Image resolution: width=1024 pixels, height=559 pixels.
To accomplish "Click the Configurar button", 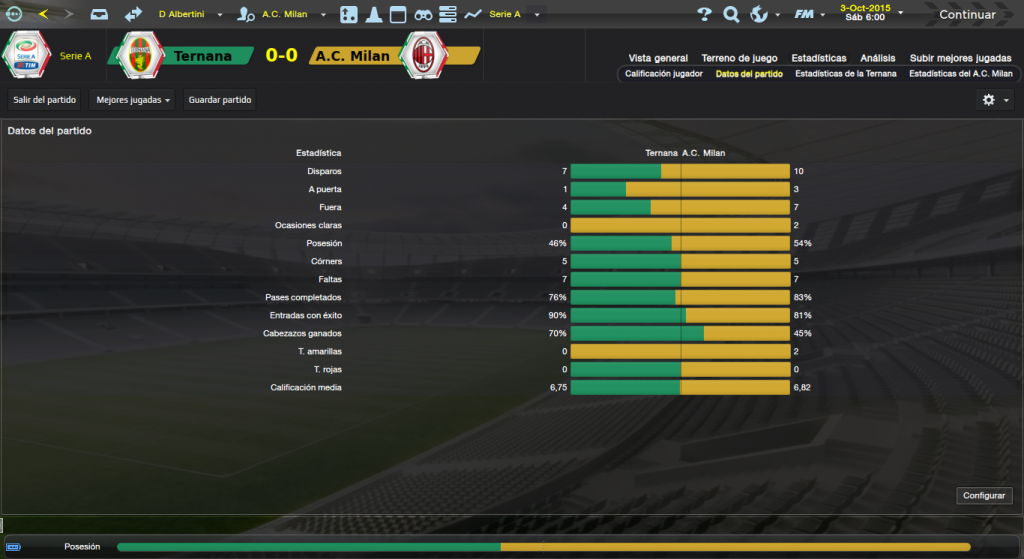I will coord(986,496).
